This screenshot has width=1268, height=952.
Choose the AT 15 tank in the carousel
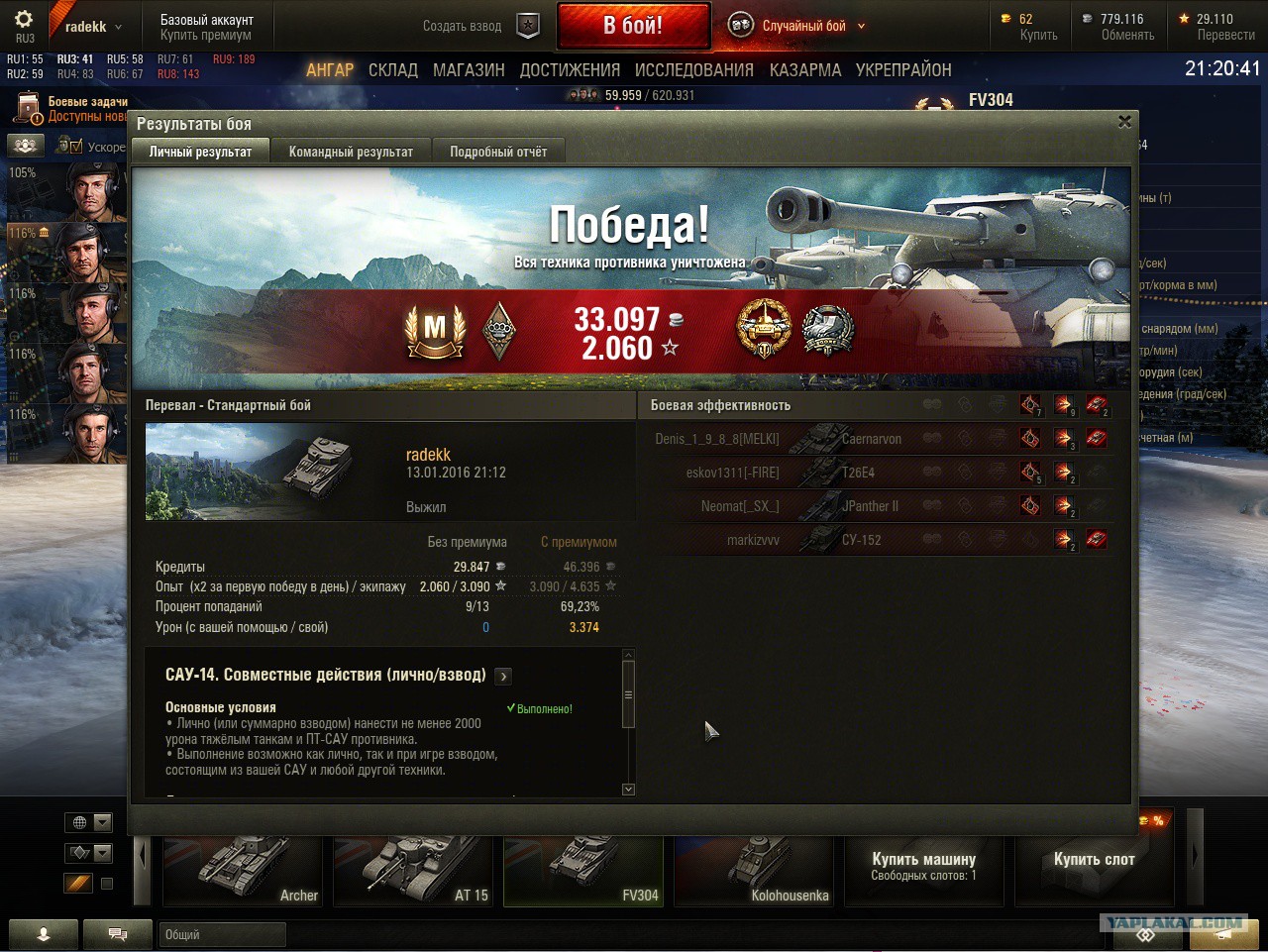coord(413,870)
